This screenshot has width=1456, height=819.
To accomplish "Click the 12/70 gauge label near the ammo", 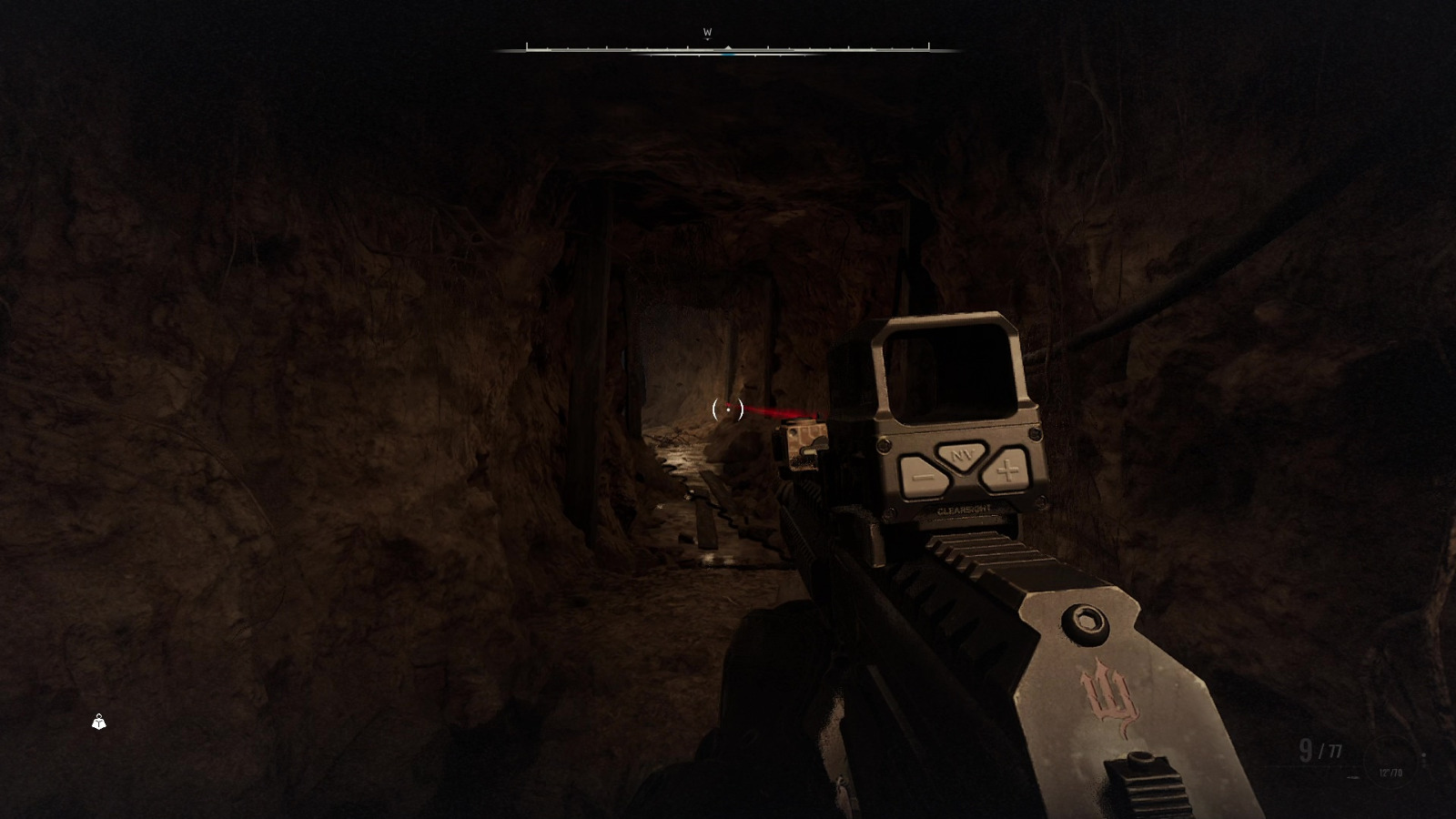I will click(x=1390, y=773).
